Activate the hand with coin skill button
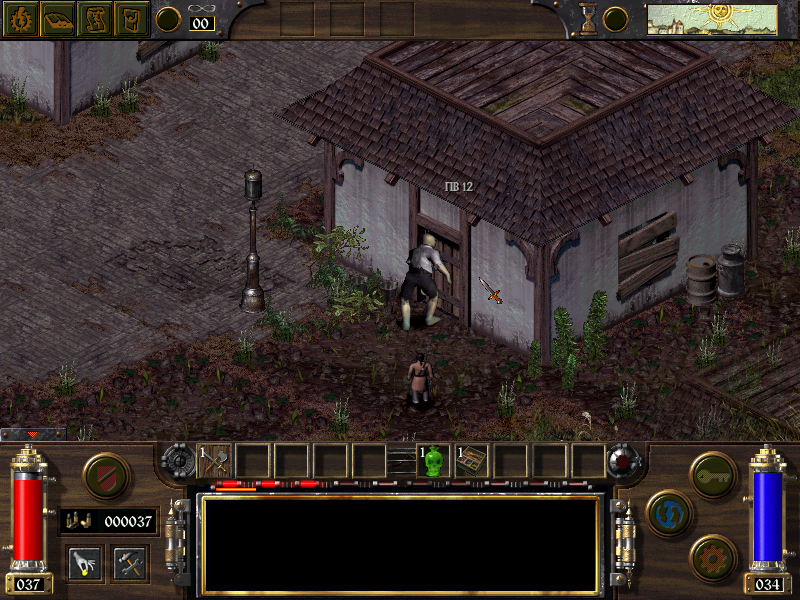Image resolution: width=800 pixels, height=600 pixels. pyautogui.click(x=84, y=563)
